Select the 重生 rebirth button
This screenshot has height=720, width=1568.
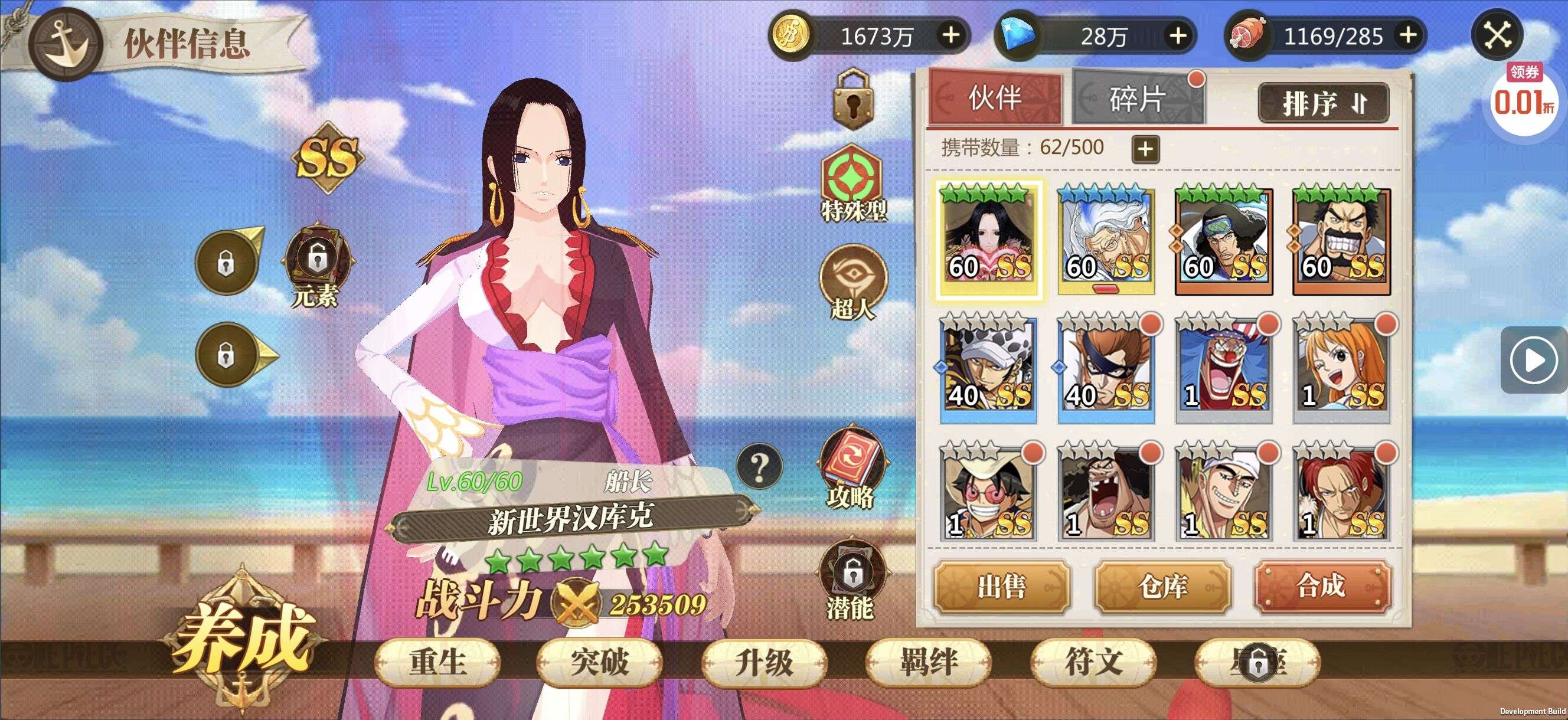coord(437,662)
